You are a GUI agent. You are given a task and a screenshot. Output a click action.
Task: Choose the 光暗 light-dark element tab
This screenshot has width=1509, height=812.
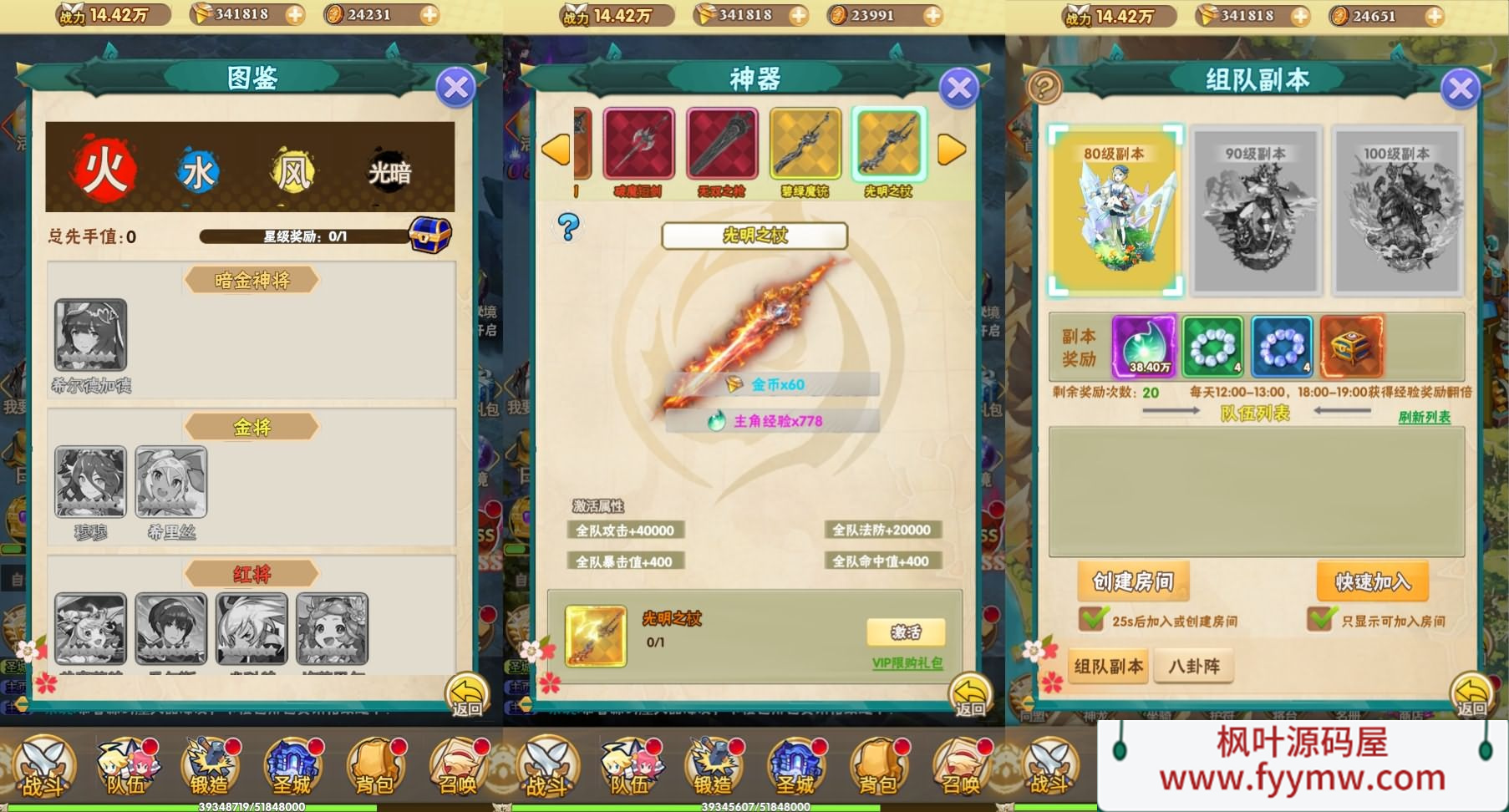click(389, 172)
